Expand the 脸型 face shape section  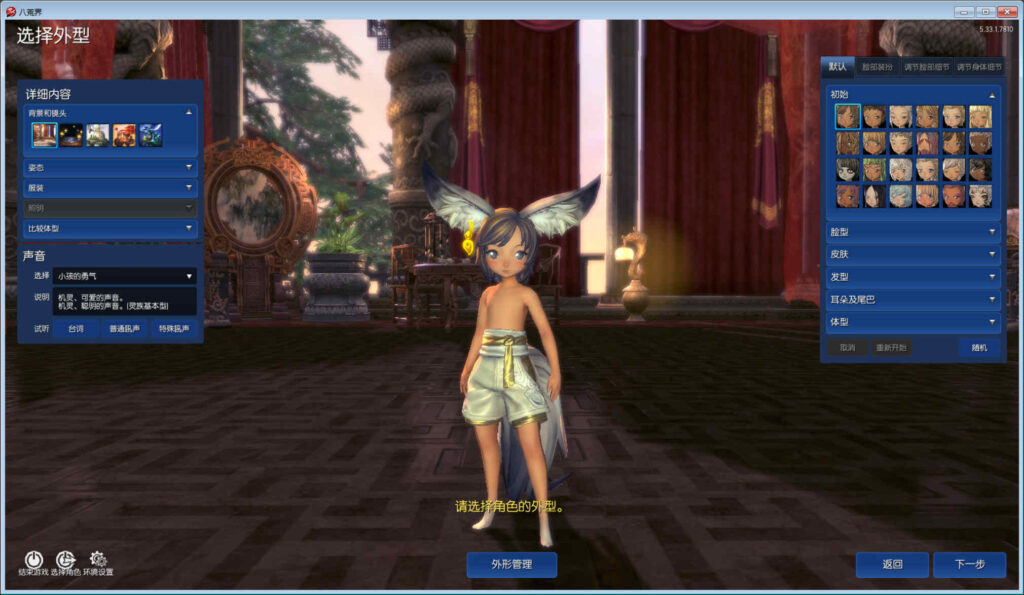click(910, 232)
